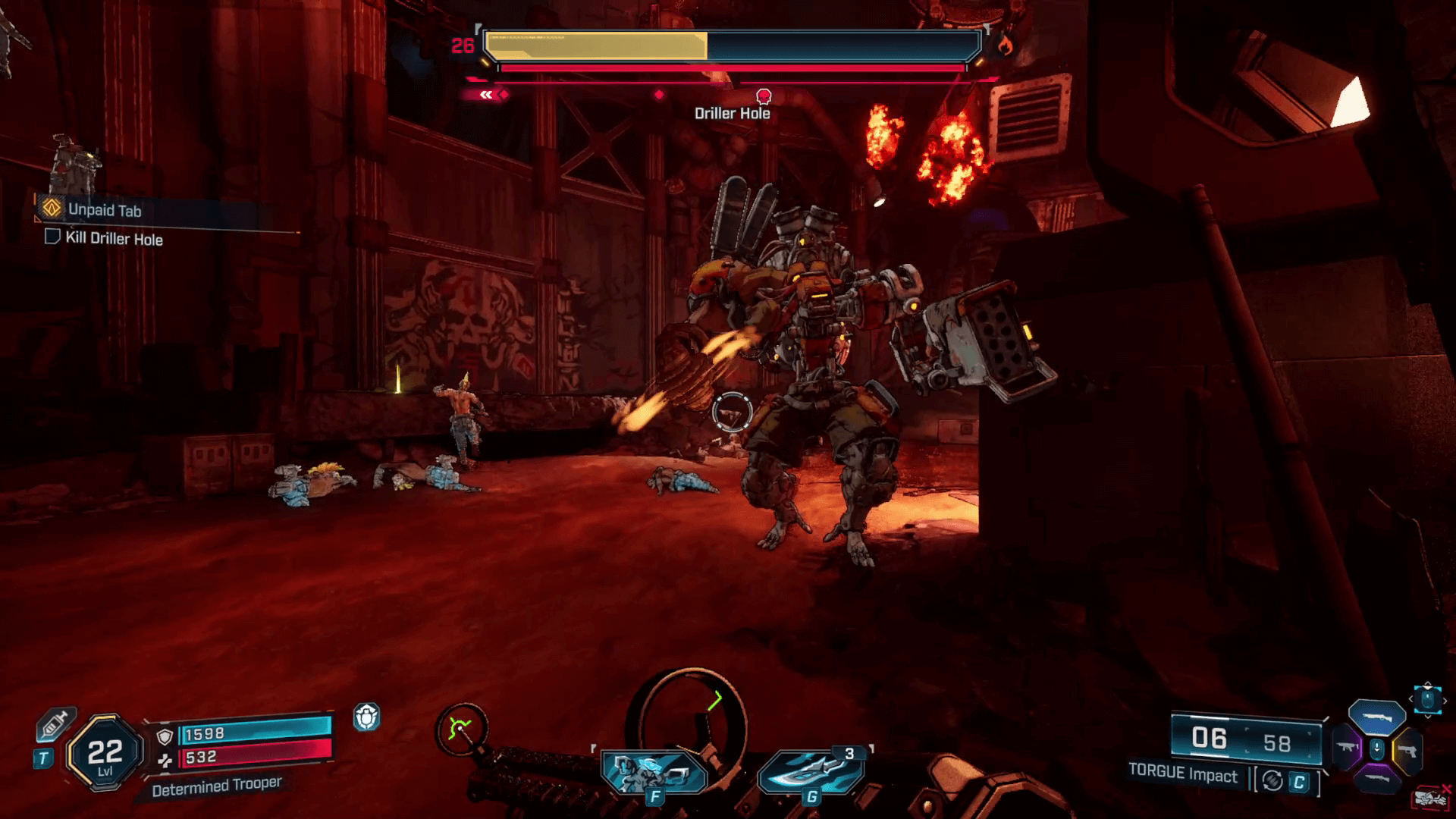Viewport: 1456px width, 819px height.
Task: Select the SMG slot on the weapon wheel
Action: click(1347, 746)
